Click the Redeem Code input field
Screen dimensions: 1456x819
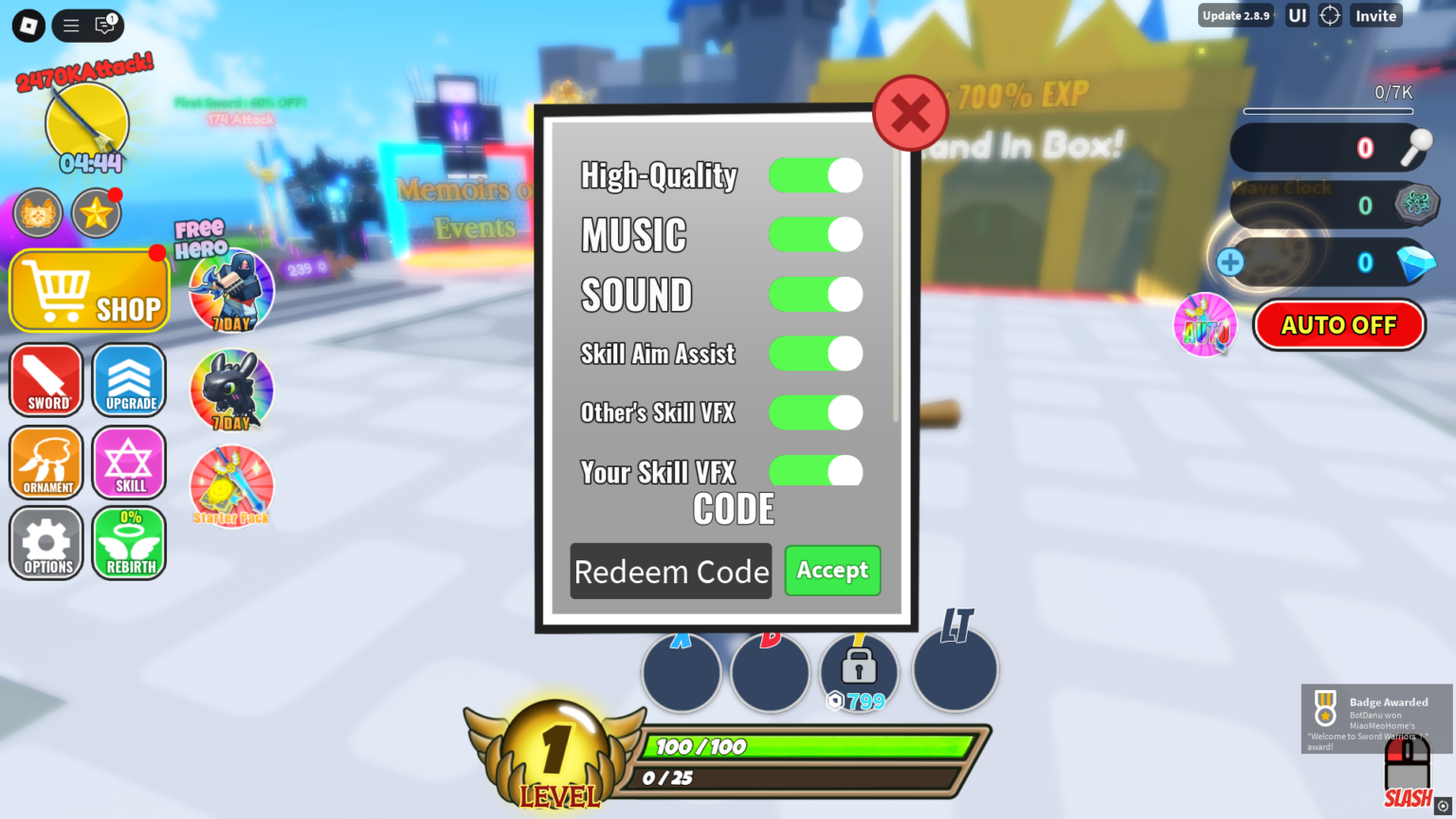670,571
